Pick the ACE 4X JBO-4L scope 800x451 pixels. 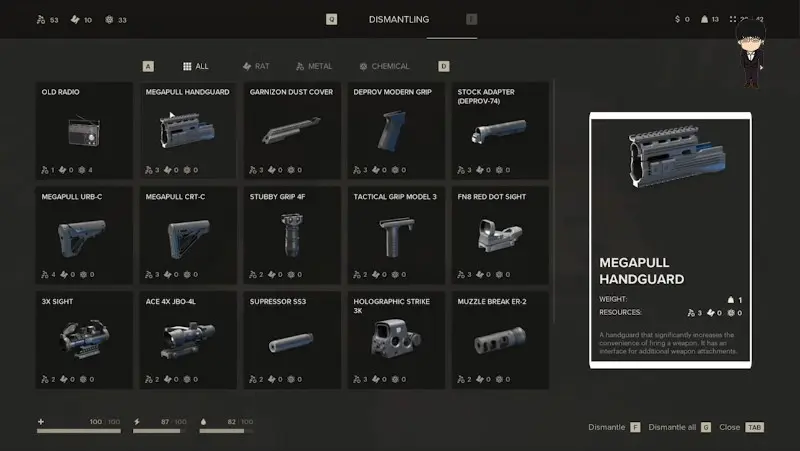[188, 340]
